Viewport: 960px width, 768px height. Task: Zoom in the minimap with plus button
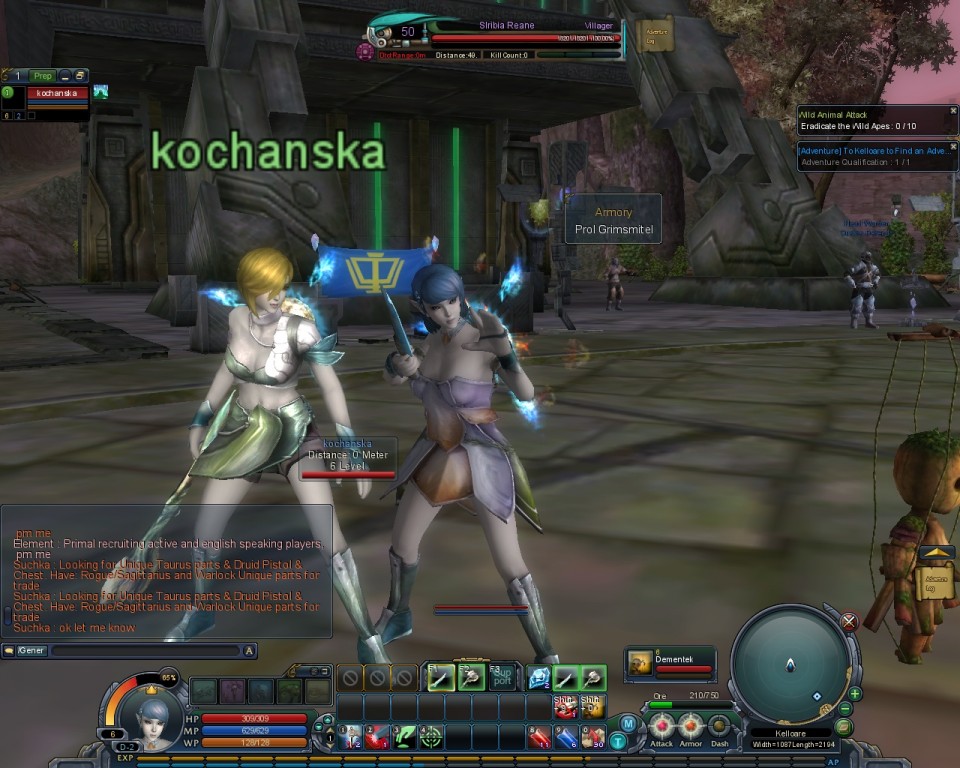[x=855, y=693]
